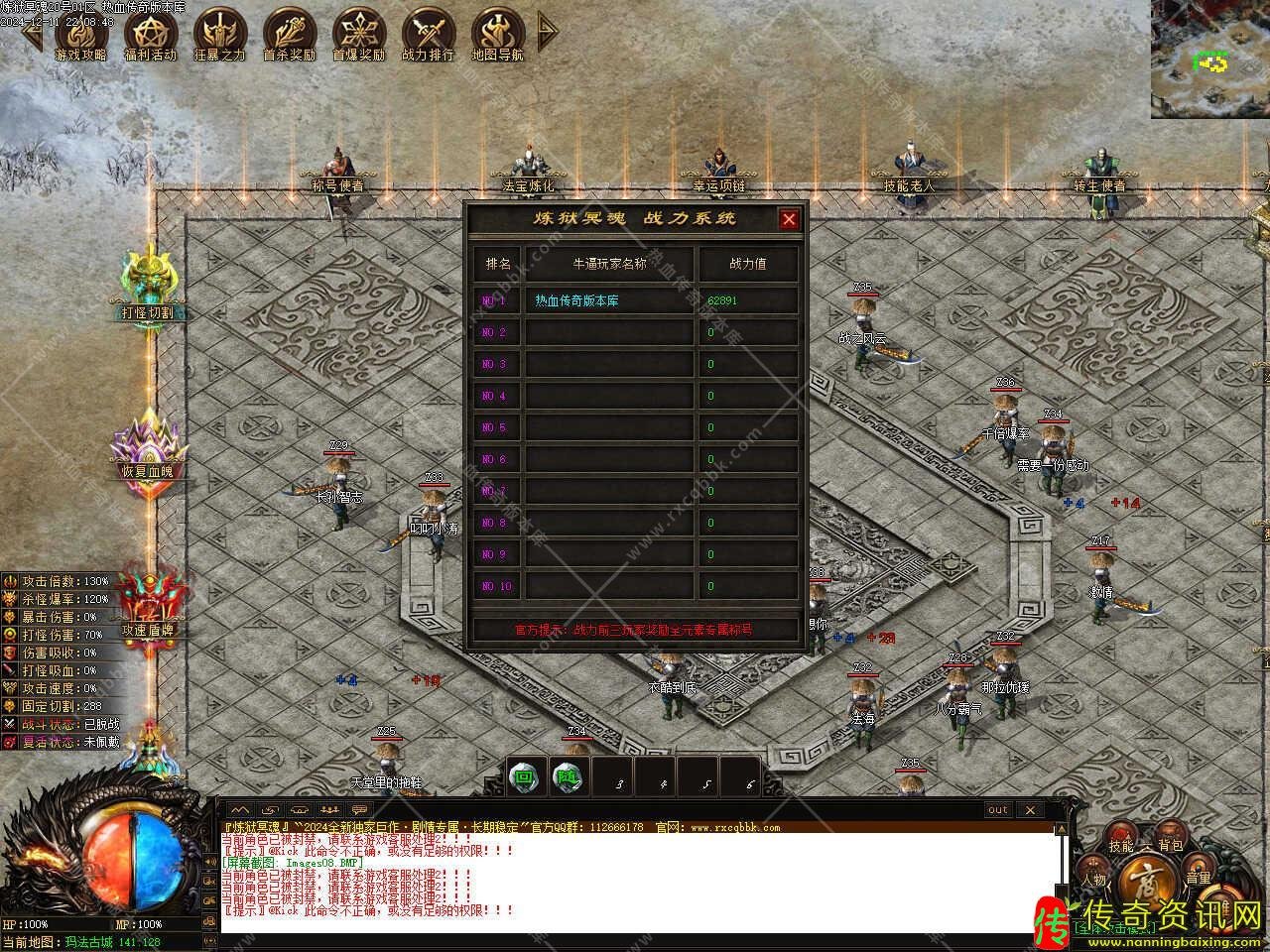This screenshot has height=952, width=1270.
Task: Select the NO 1 ranking row 热血传奇版本库
Action: (607, 300)
